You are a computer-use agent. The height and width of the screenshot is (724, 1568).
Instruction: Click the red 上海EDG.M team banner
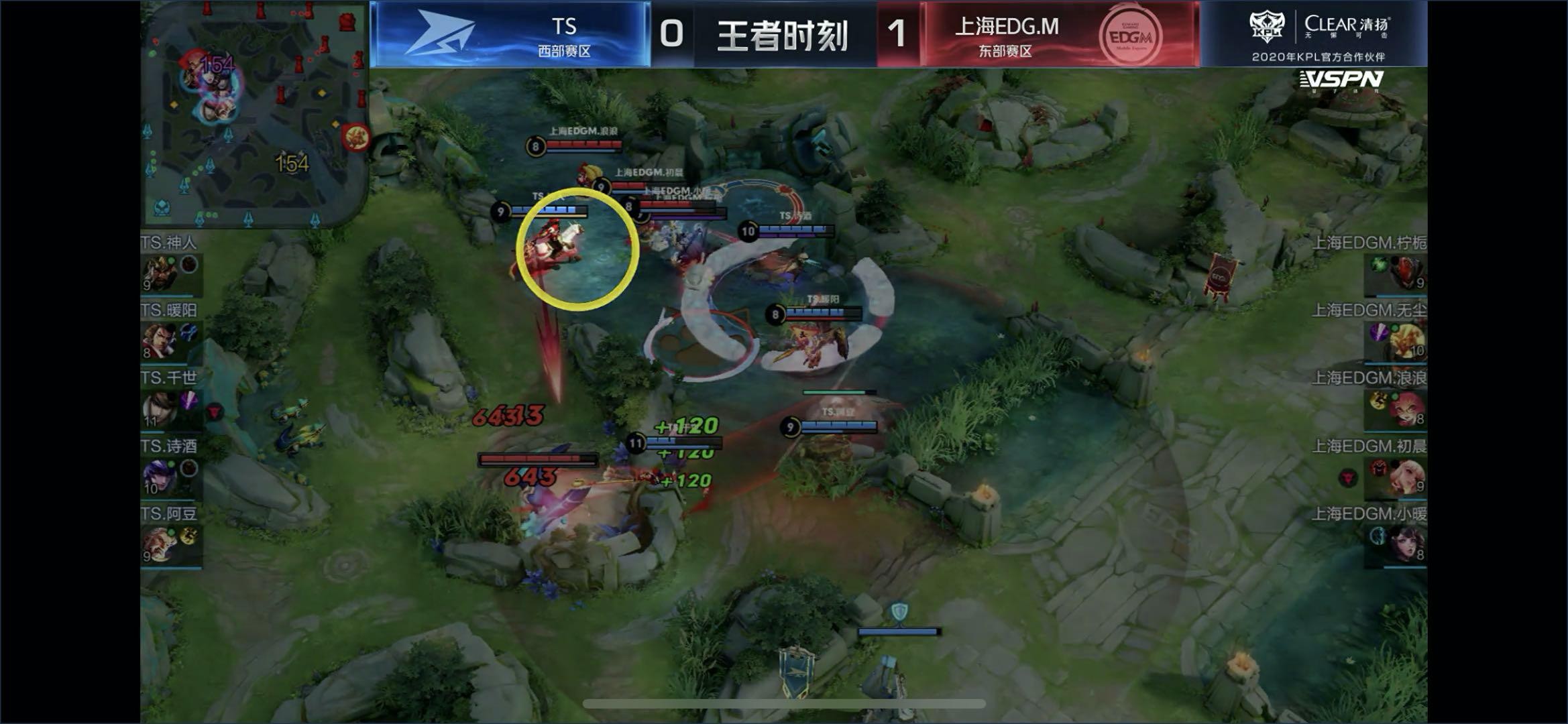1060,34
